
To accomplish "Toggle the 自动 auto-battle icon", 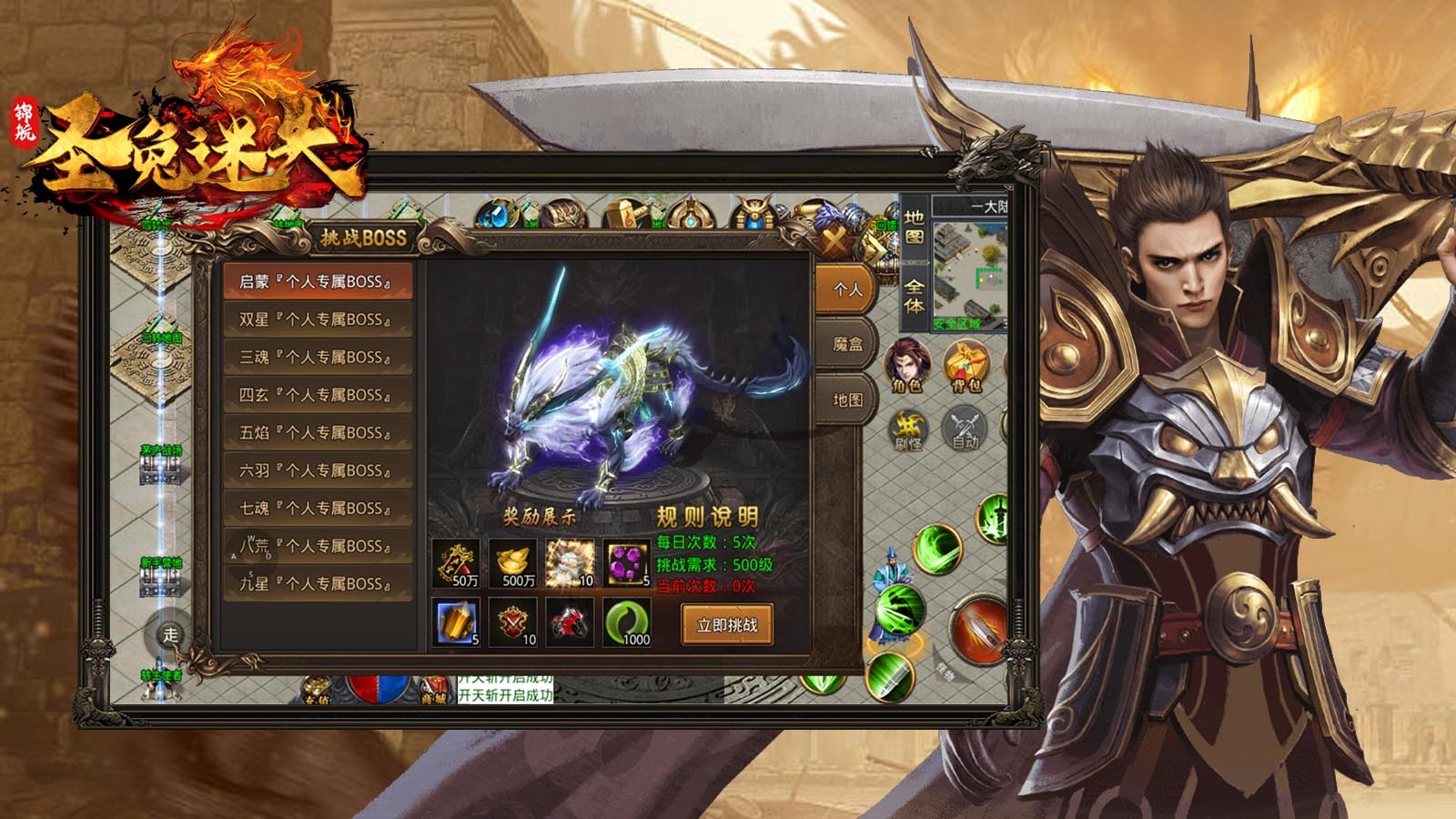I will pos(965,429).
